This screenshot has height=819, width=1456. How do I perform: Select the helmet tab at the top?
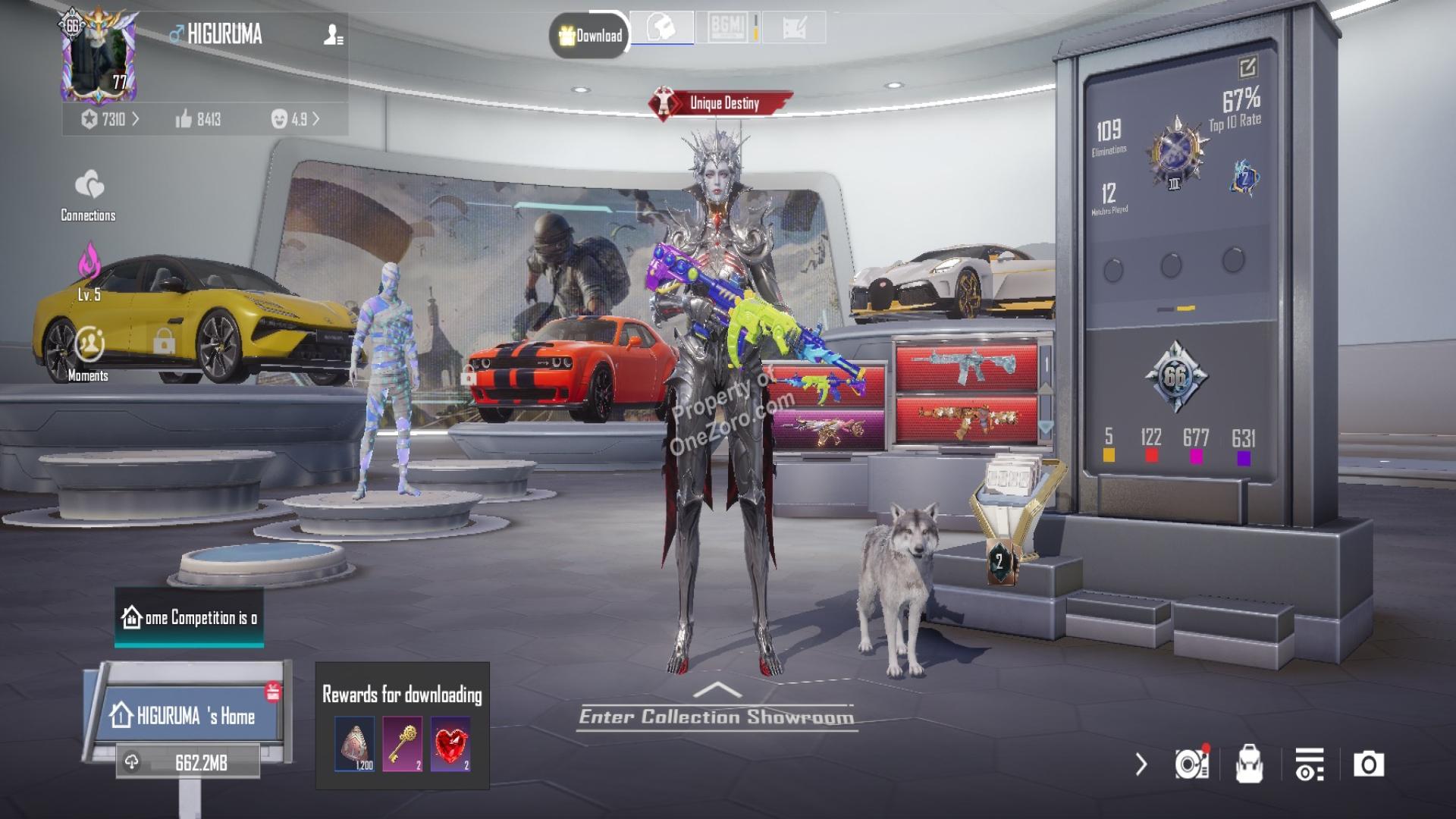[661, 29]
